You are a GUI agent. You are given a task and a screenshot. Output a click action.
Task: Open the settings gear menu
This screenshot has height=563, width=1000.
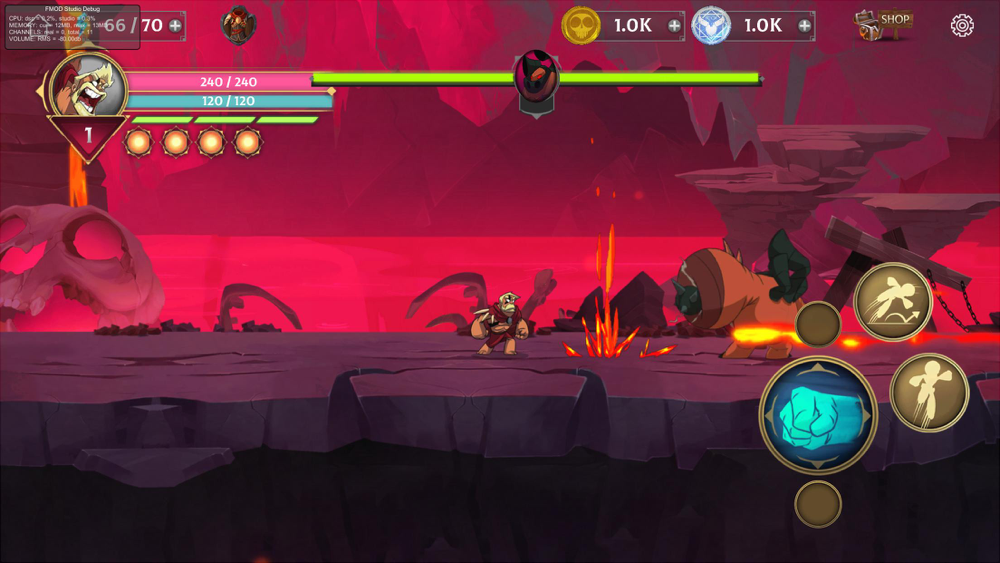962,26
